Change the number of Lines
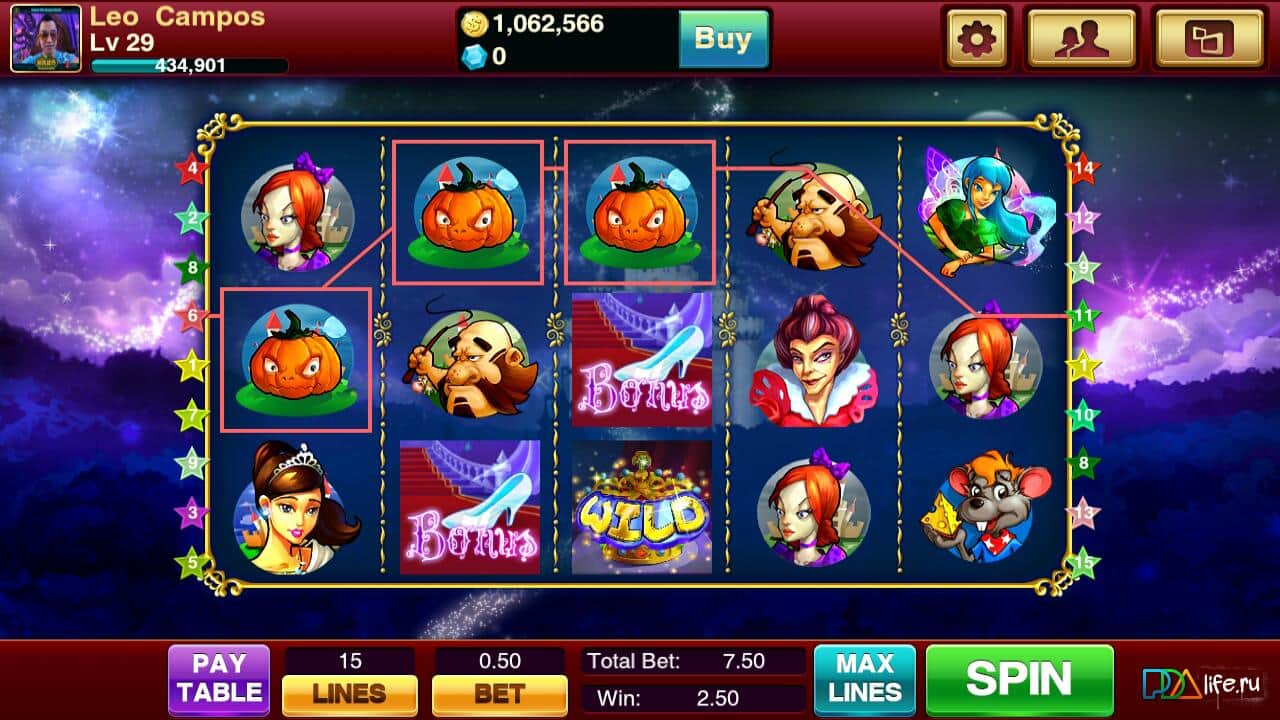Screen dimensions: 1280x720 pyautogui.click(x=350, y=692)
